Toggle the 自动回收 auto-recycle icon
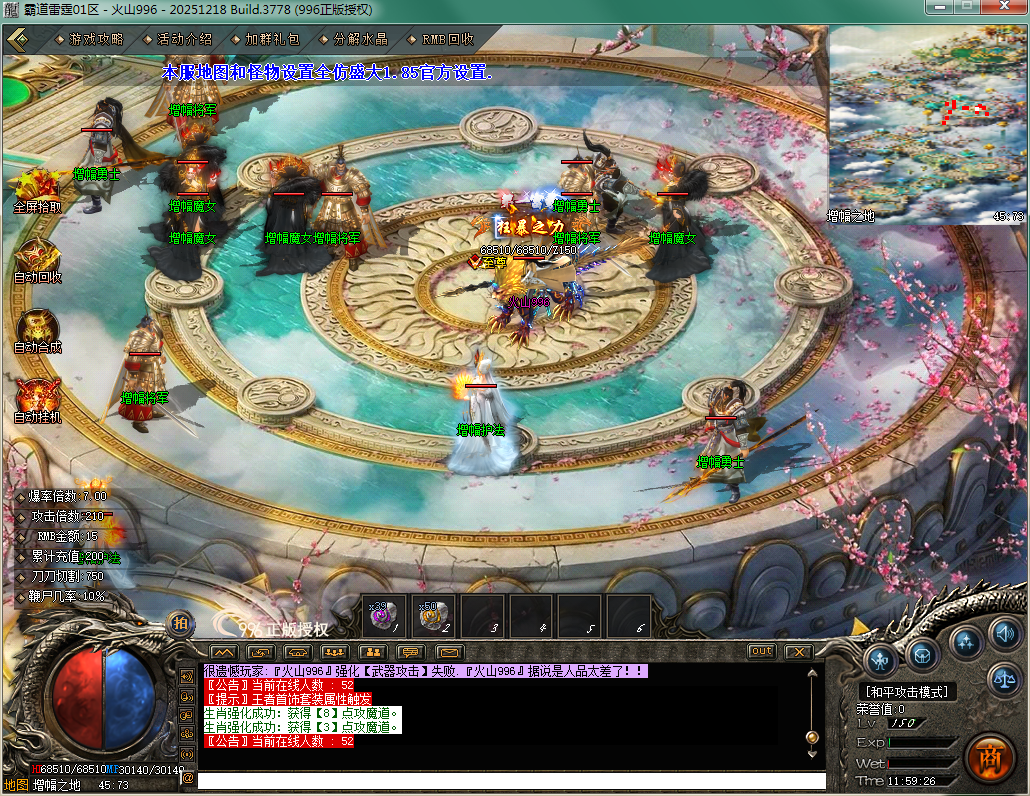This screenshot has height=796, width=1030. pyautogui.click(x=37, y=258)
